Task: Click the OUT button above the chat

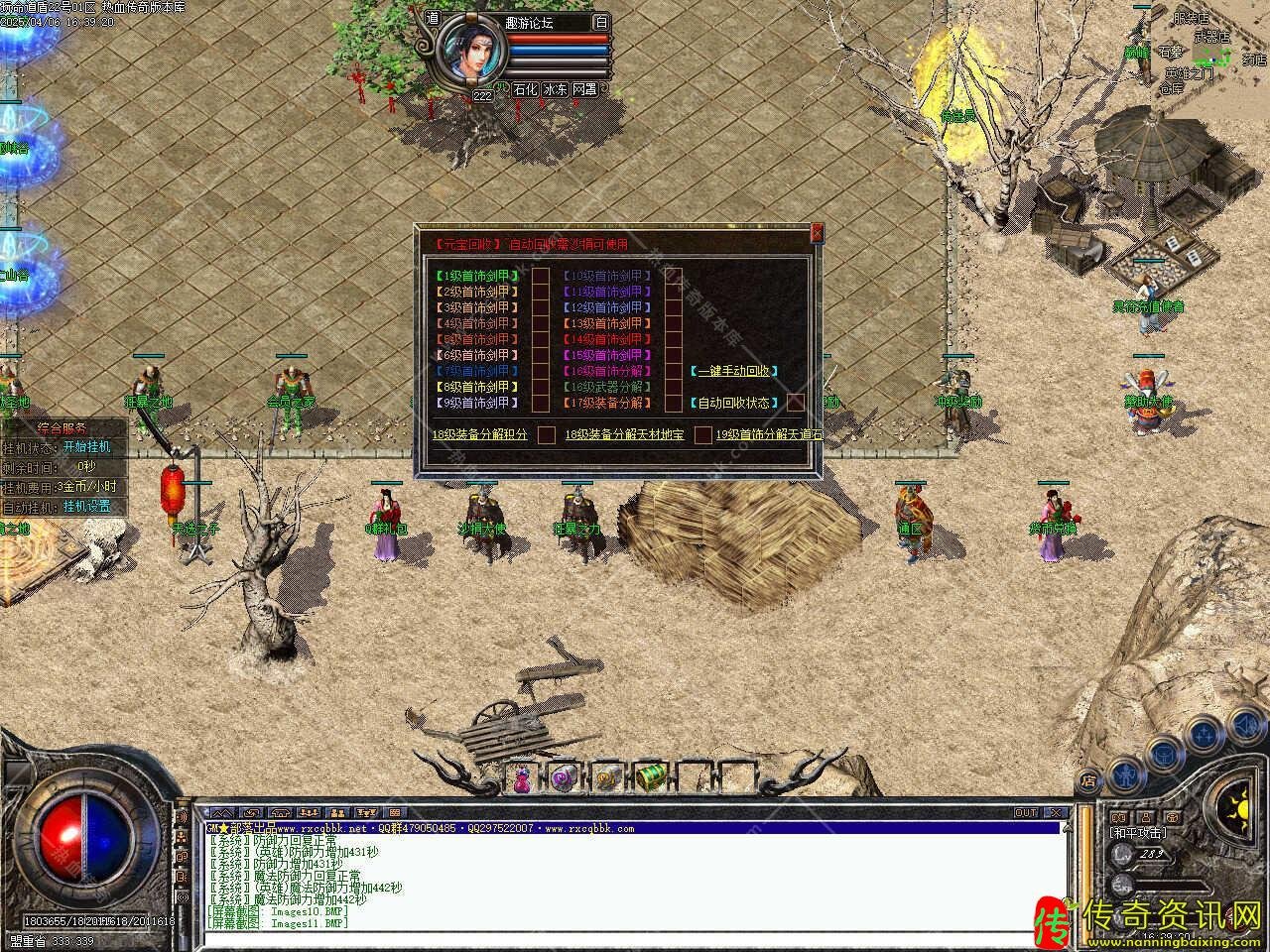Action: click(1026, 812)
